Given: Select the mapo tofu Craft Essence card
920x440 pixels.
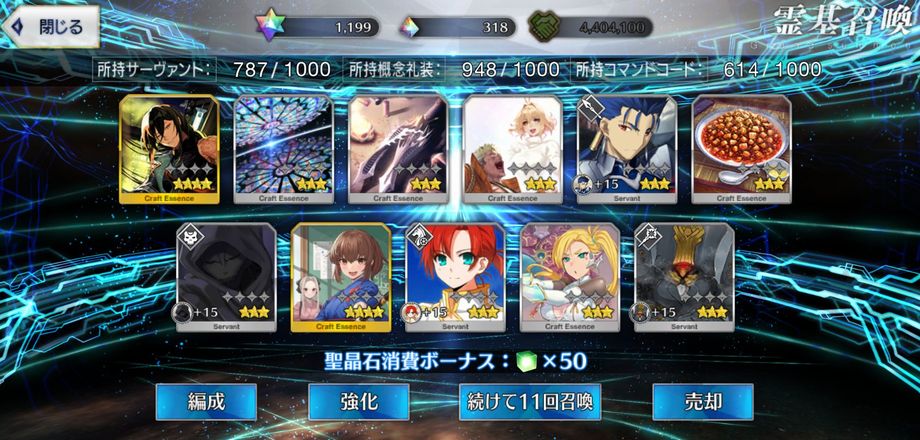Looking at the screenshot, I should [741, 149].
